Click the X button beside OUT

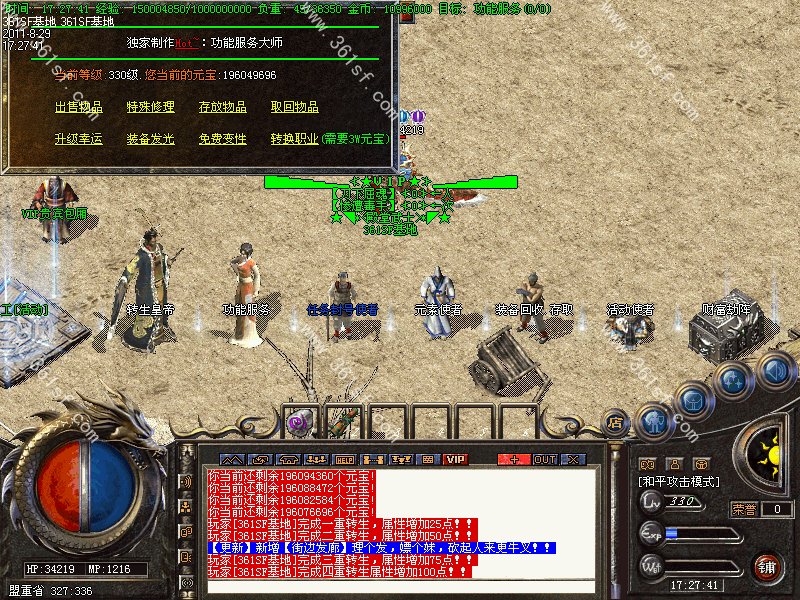[x=573, y=459]
